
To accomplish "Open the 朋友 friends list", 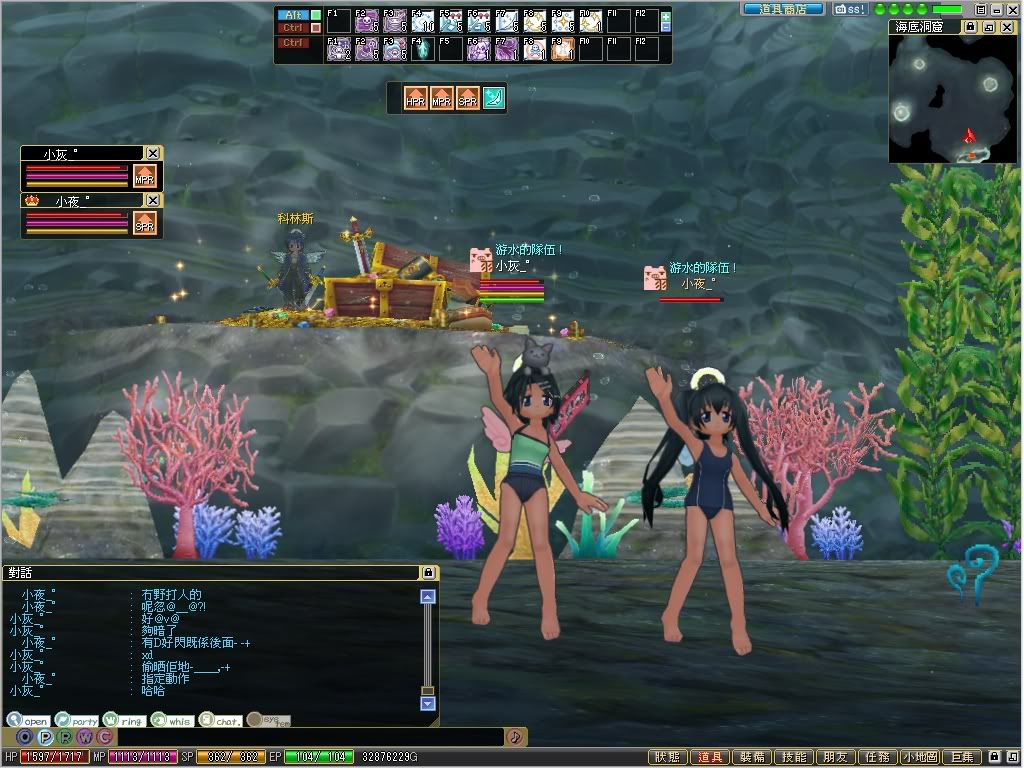I will tap(836, 758).
